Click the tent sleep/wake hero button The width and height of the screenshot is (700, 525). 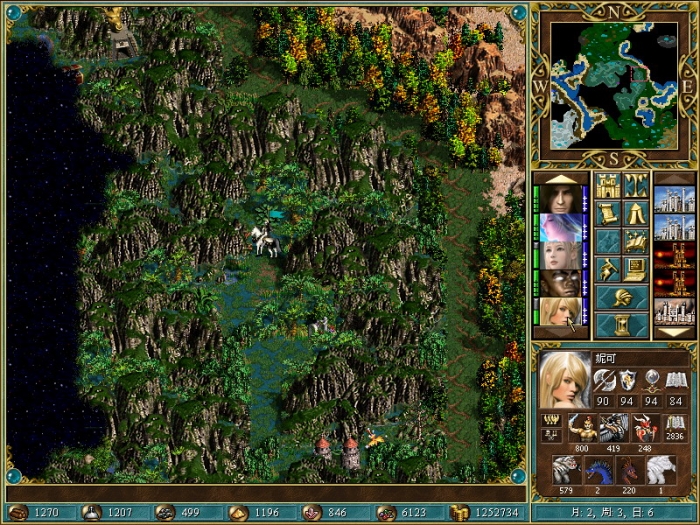click(636, 213)
